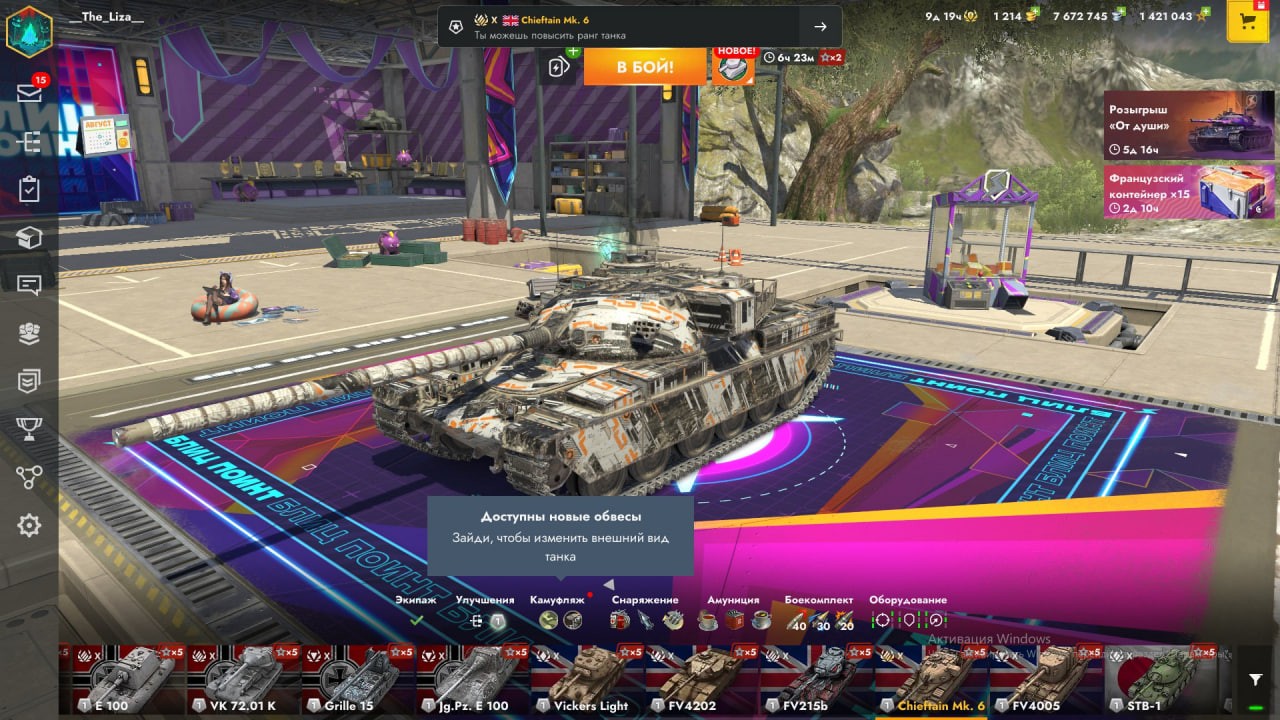Pick the Vickers Light tank
The width and height of the screenshot is (1280, 720).
pyautogui.click(x=586, y=680)
